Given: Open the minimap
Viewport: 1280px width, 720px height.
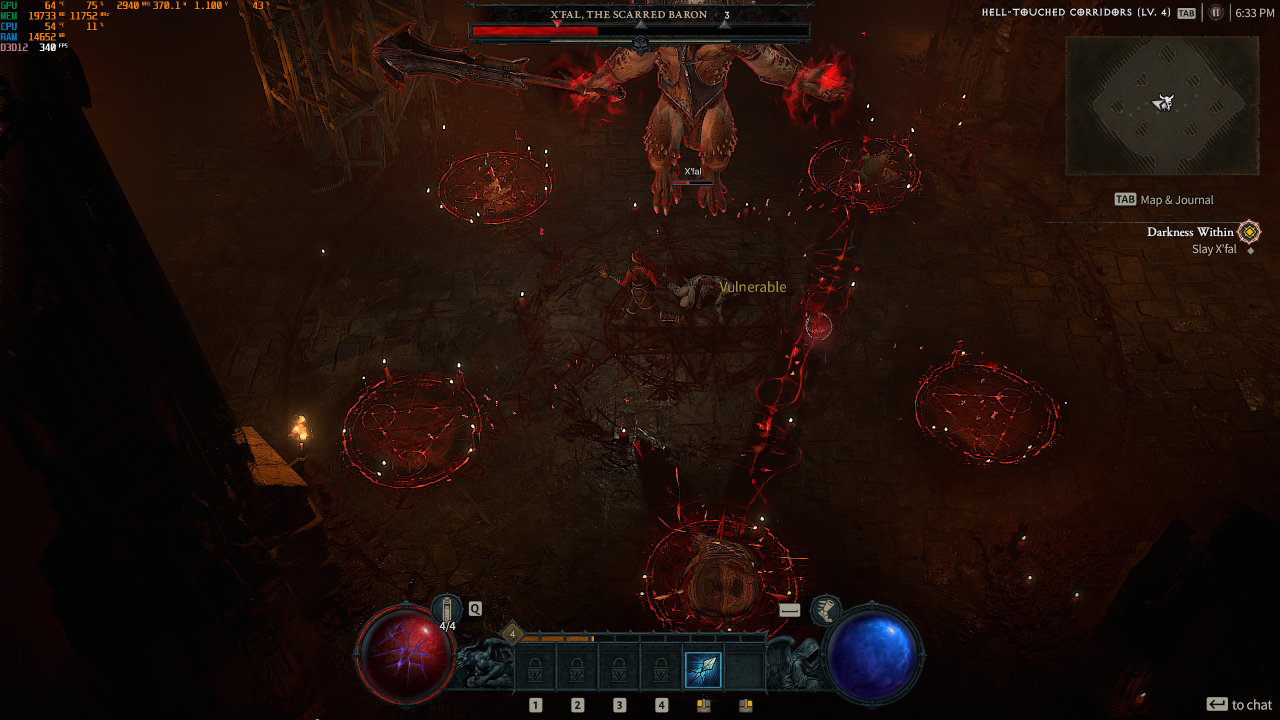Looking at the screenshot, I should (x=1161, y=105).
